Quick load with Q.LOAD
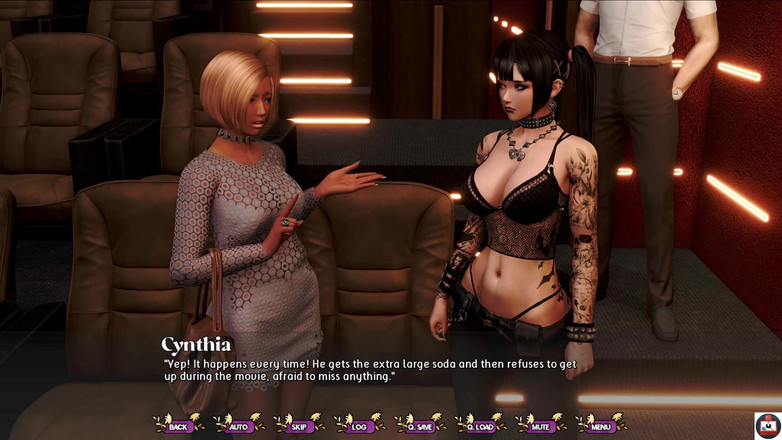 click(480, 426)
